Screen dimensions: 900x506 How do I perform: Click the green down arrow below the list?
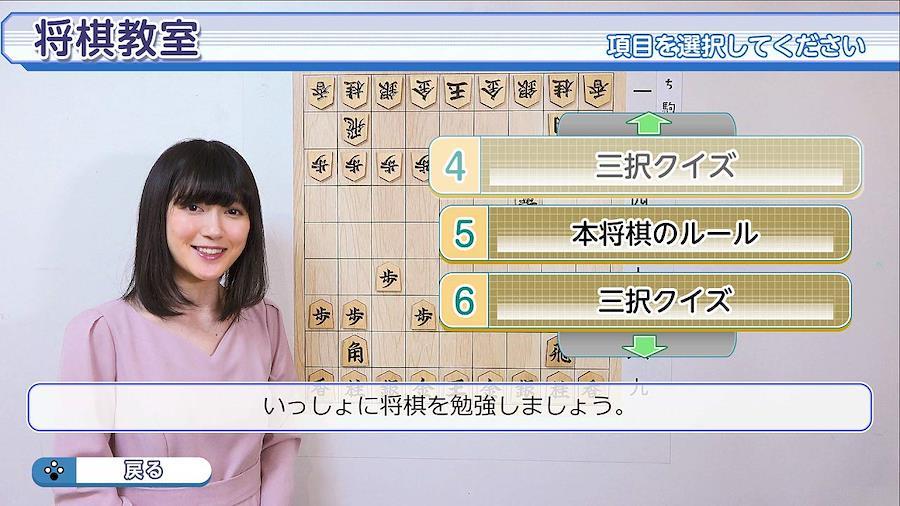pyautogui.click(x=644, y=346)
